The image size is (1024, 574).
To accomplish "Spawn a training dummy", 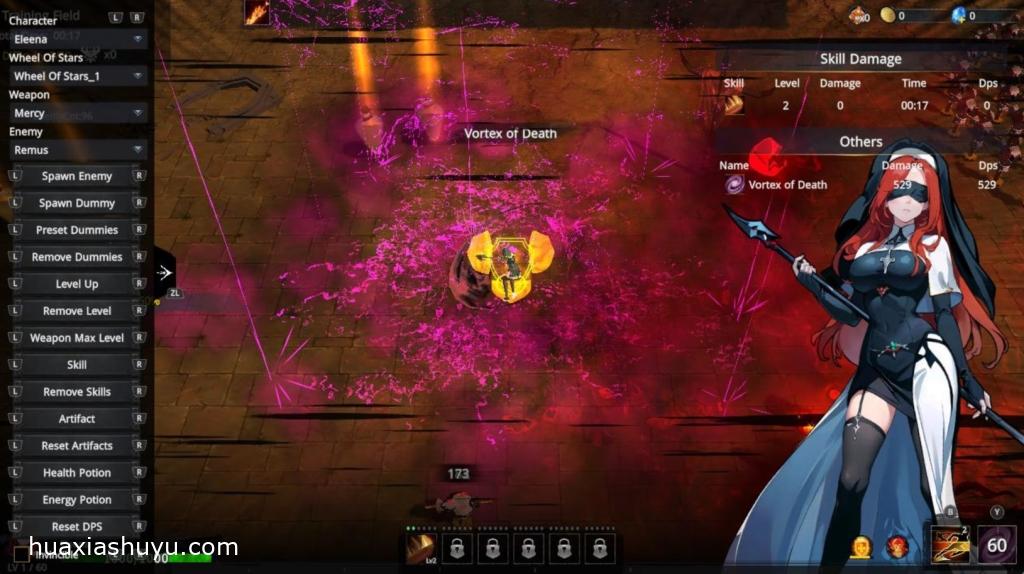I will click(x=77, y=203).
